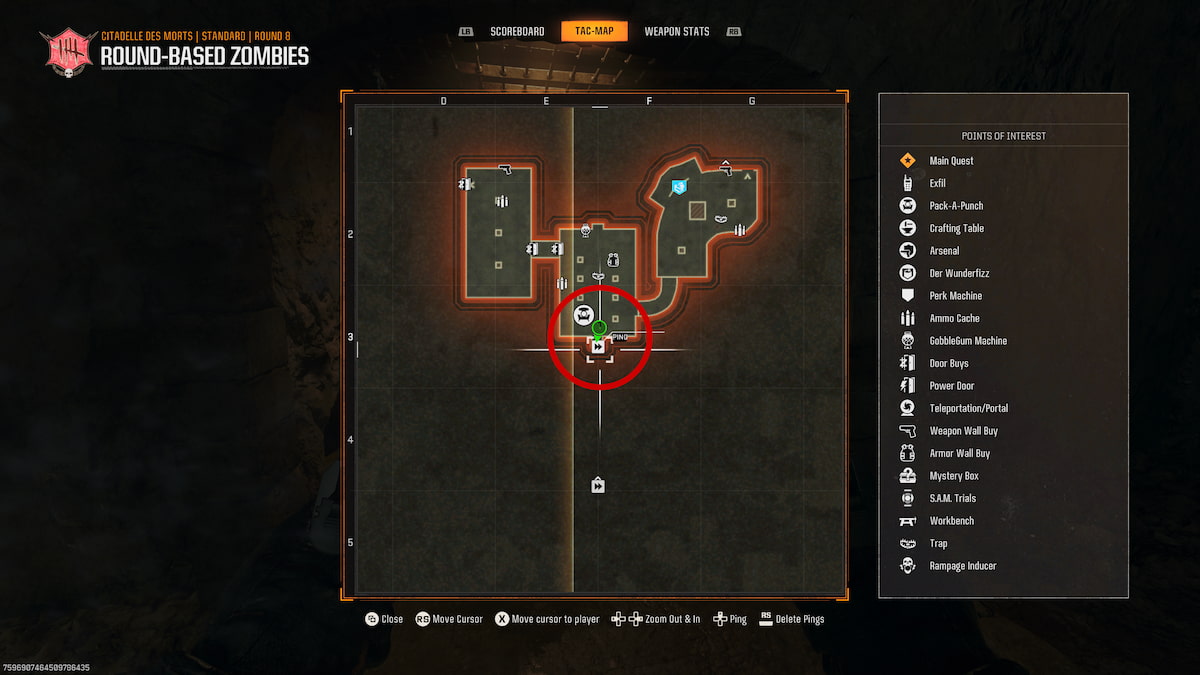Screen dimensions: 1200x675
Task: Select the GobbleGum machine marker on the map
Action: click(585, 231)
